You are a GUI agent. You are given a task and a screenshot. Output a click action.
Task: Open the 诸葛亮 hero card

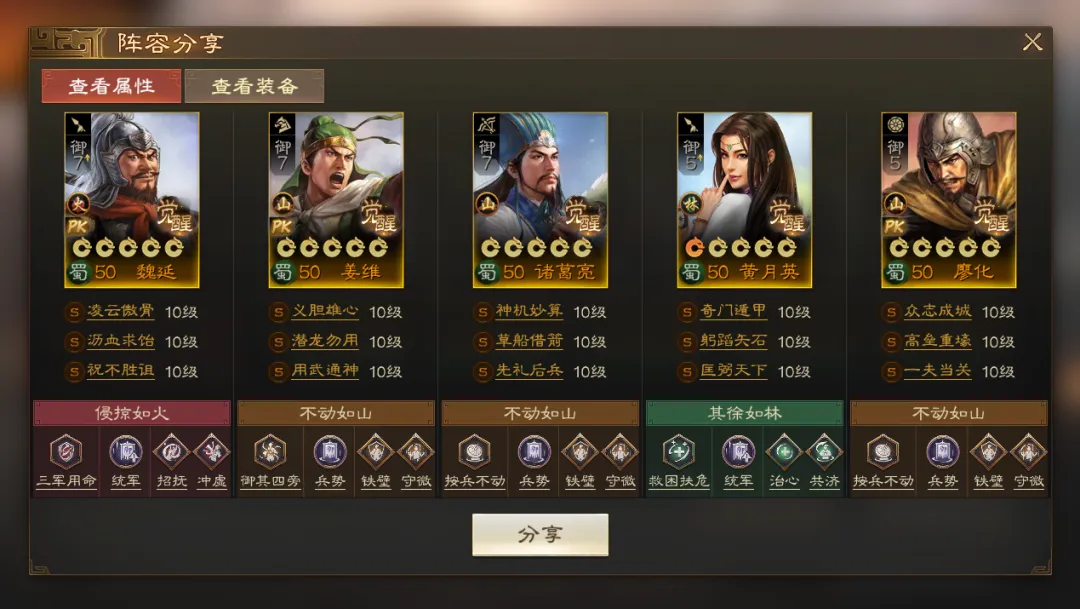(540, 199)
